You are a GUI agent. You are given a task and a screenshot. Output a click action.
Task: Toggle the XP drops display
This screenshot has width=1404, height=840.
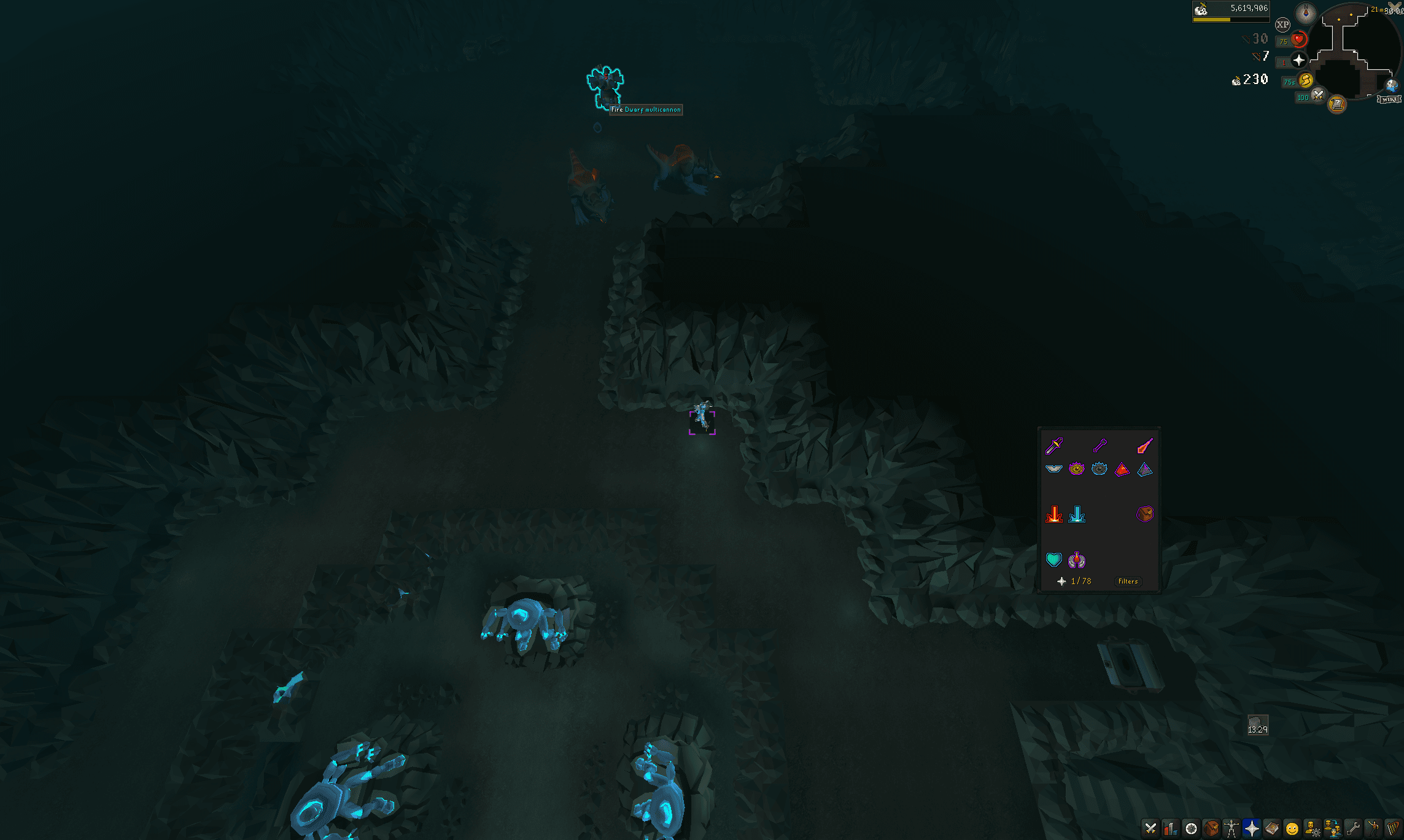coord(1283,24)
